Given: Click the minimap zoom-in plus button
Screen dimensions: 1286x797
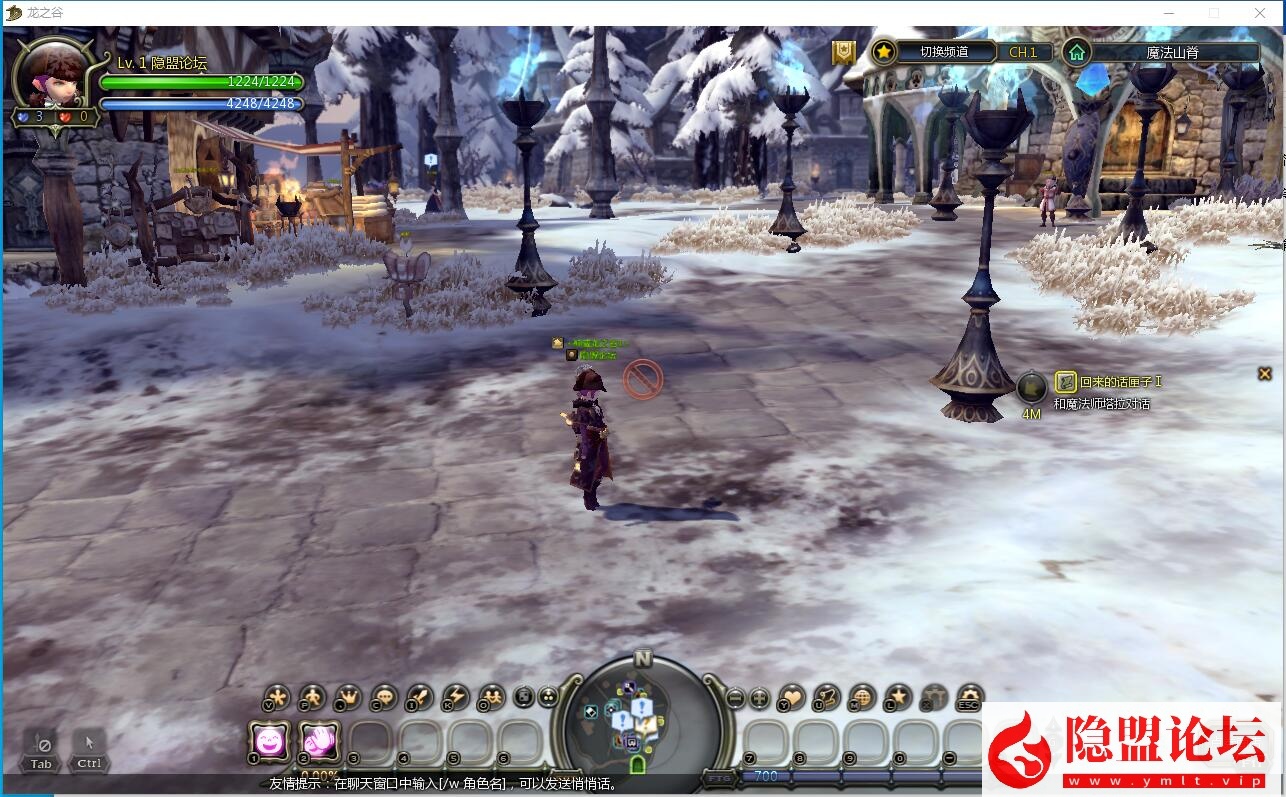Looking at the screenshot, I should [x=759, y=699].
